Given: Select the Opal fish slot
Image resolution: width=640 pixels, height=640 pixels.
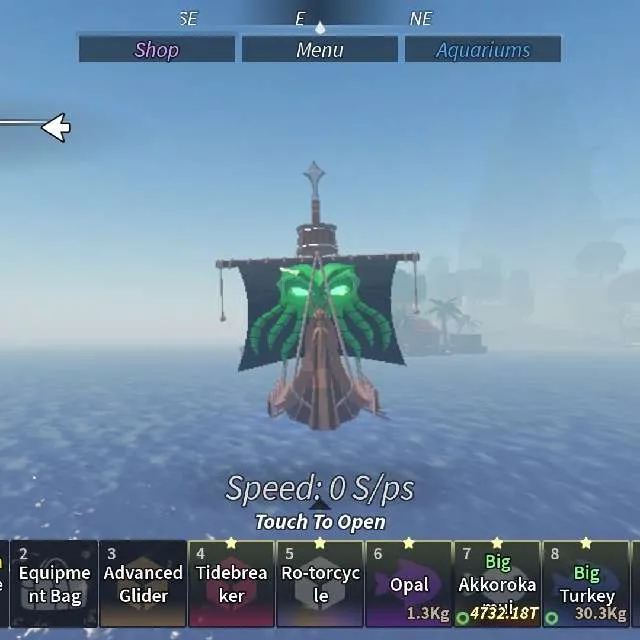Looking at the screenshot, I should (x=408, y=584).
